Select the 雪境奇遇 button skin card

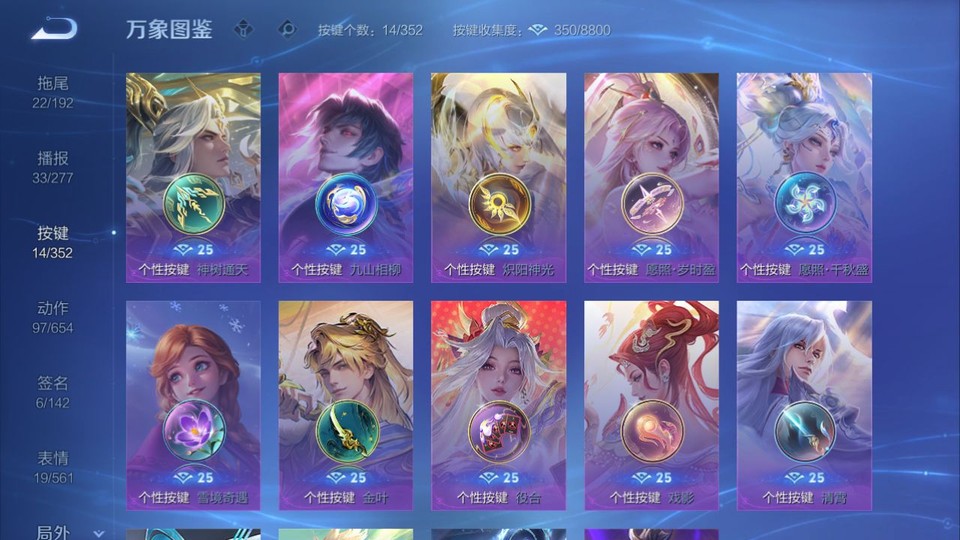click(193, 405)
